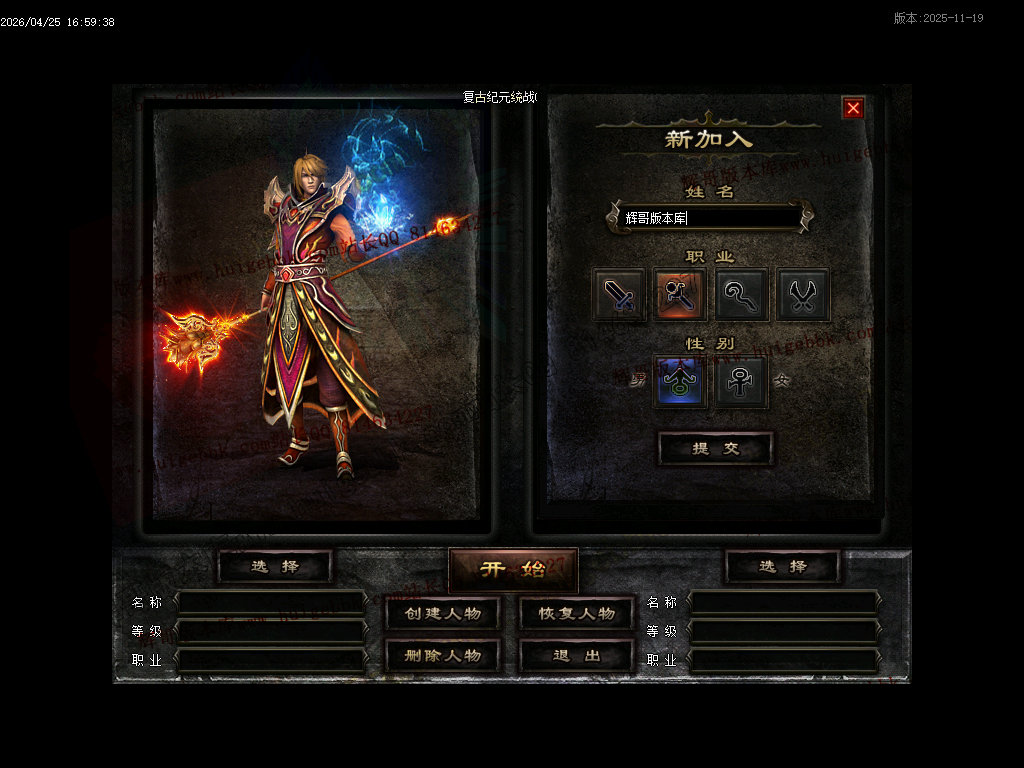Screen dimensions: 1024x768
Task: Choose 删除人物 to delete a character
Action: coord(443,656)
